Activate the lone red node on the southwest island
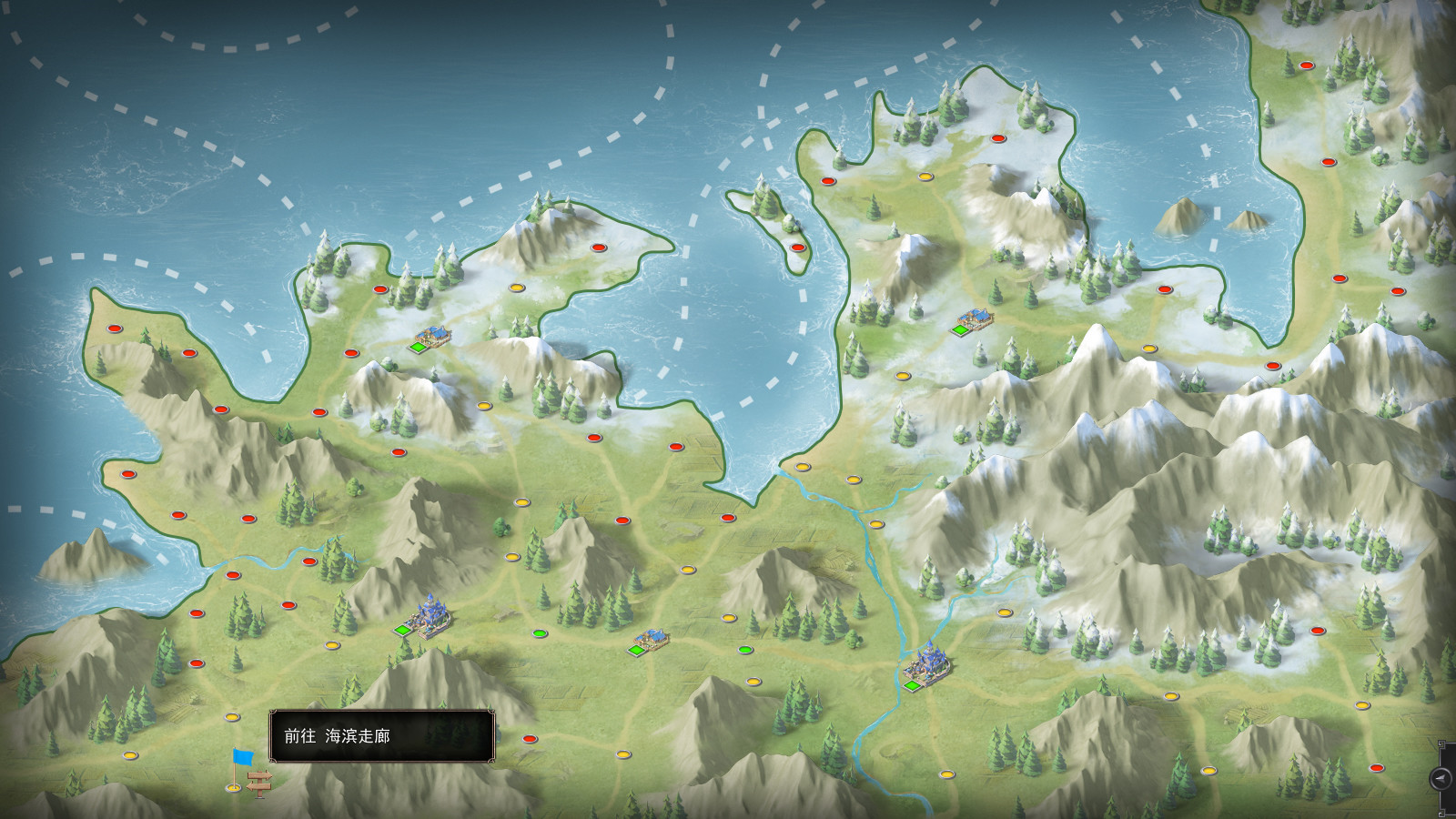1456x819 pixels. (x=128, y=475)
